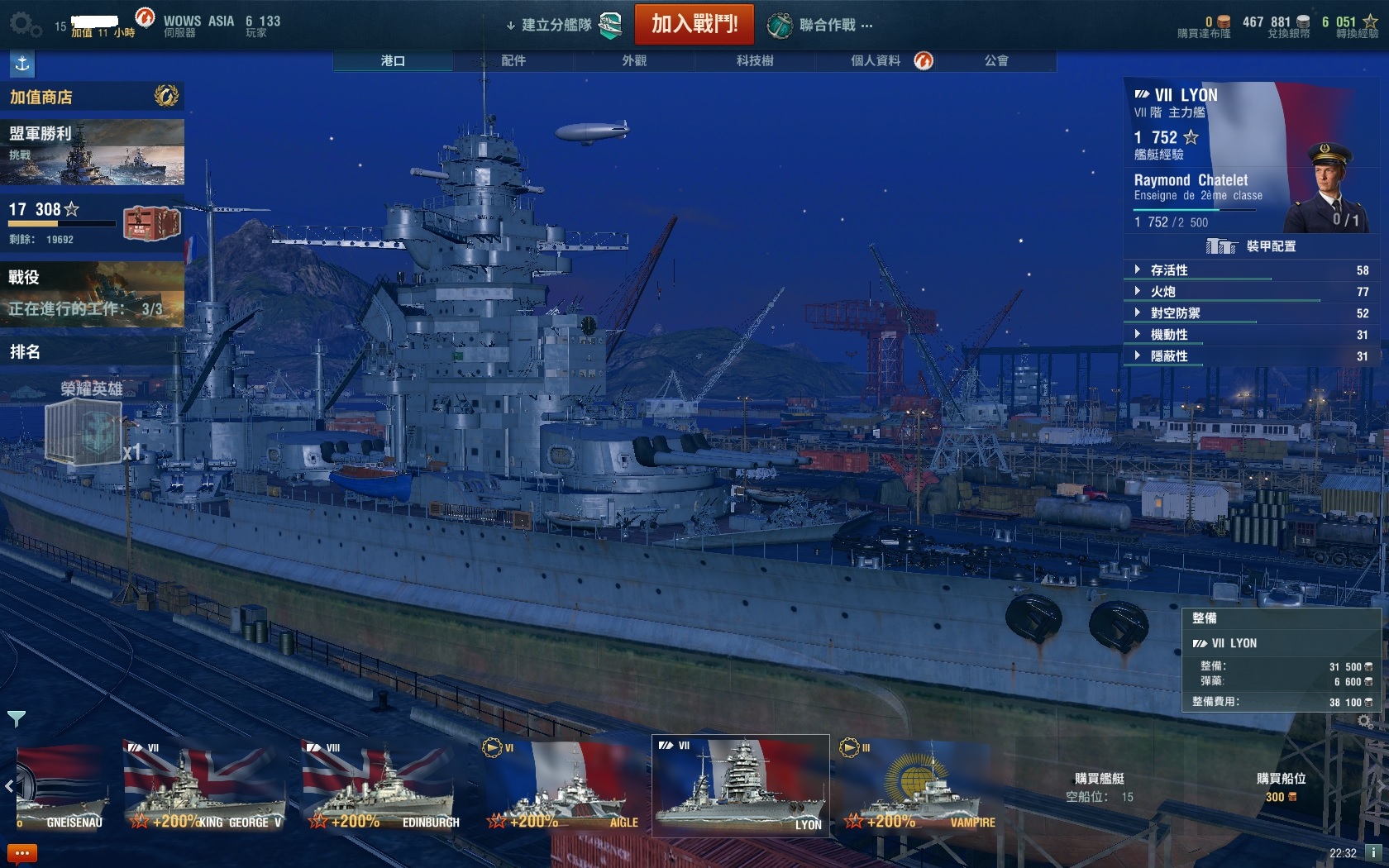Open the 戰役 campaigns panel

tap(91, 293)
